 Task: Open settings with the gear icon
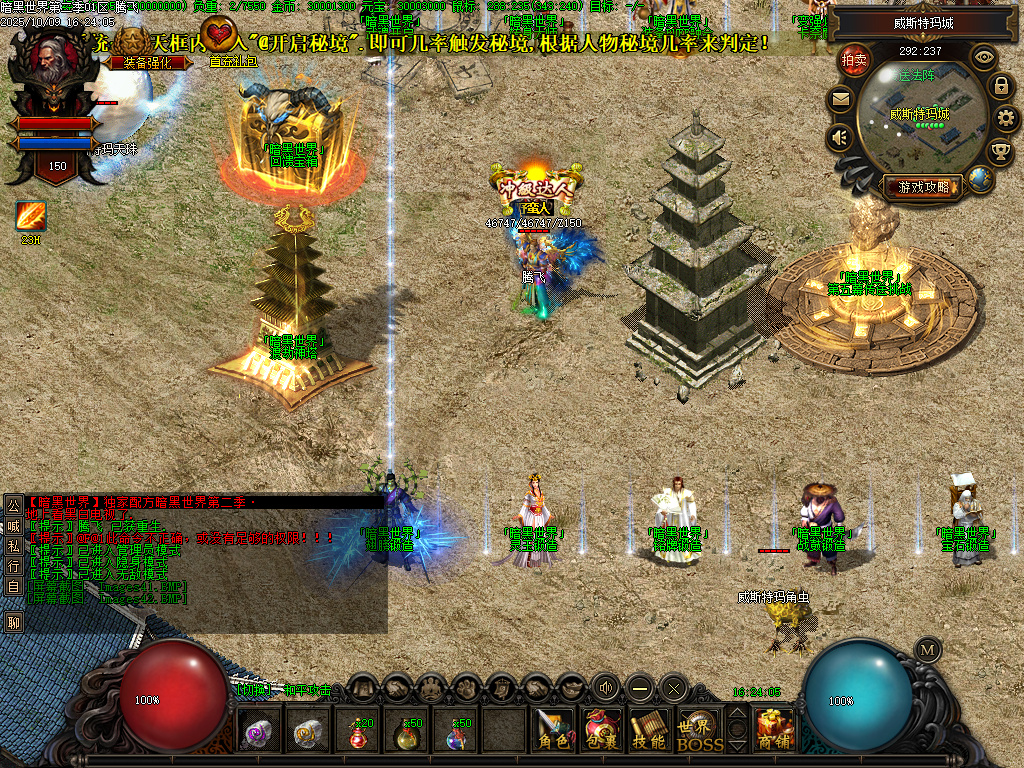(1006, 118)
